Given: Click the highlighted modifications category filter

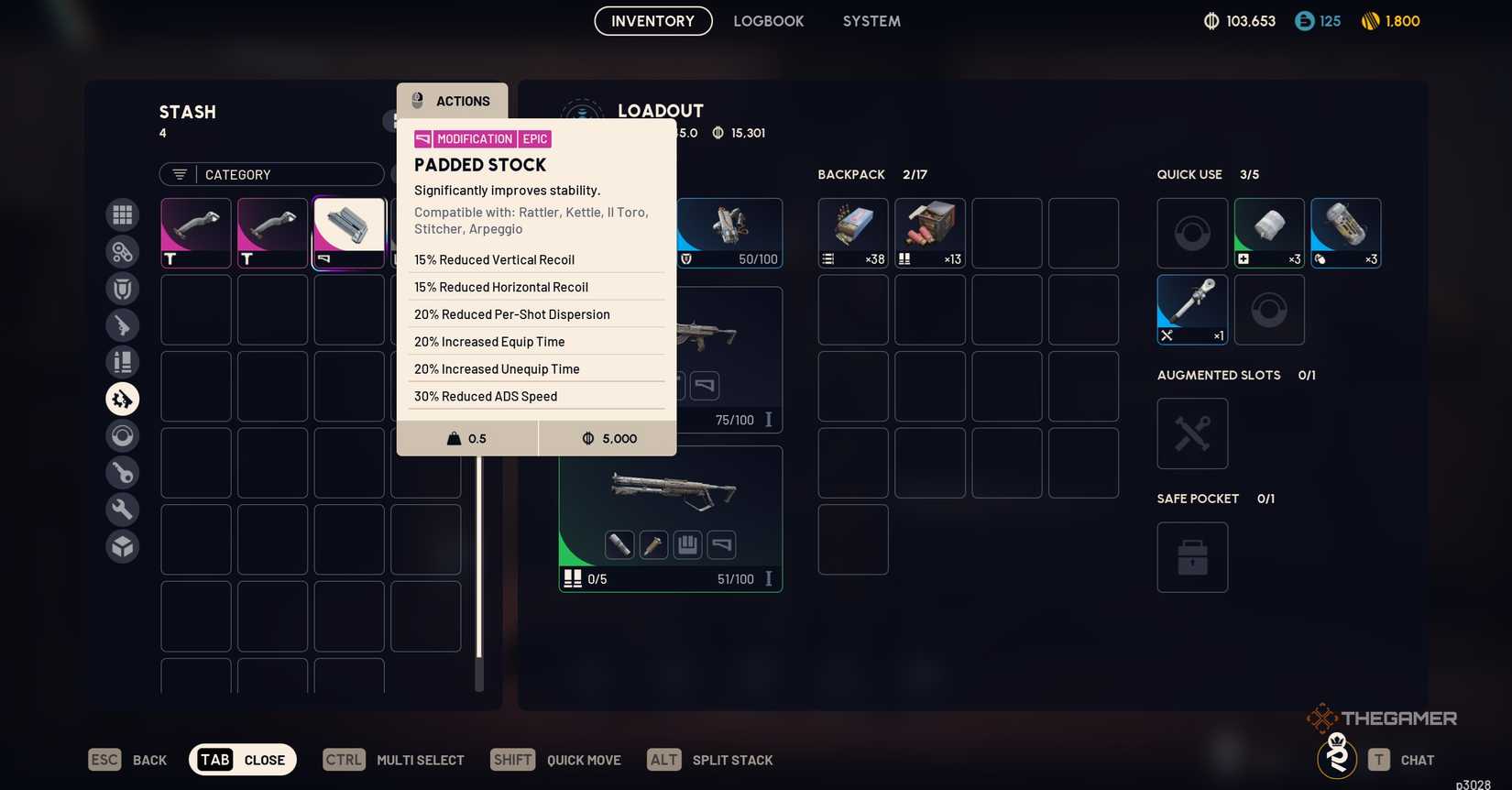Looking at the screenshot, I should pos(122,399).
